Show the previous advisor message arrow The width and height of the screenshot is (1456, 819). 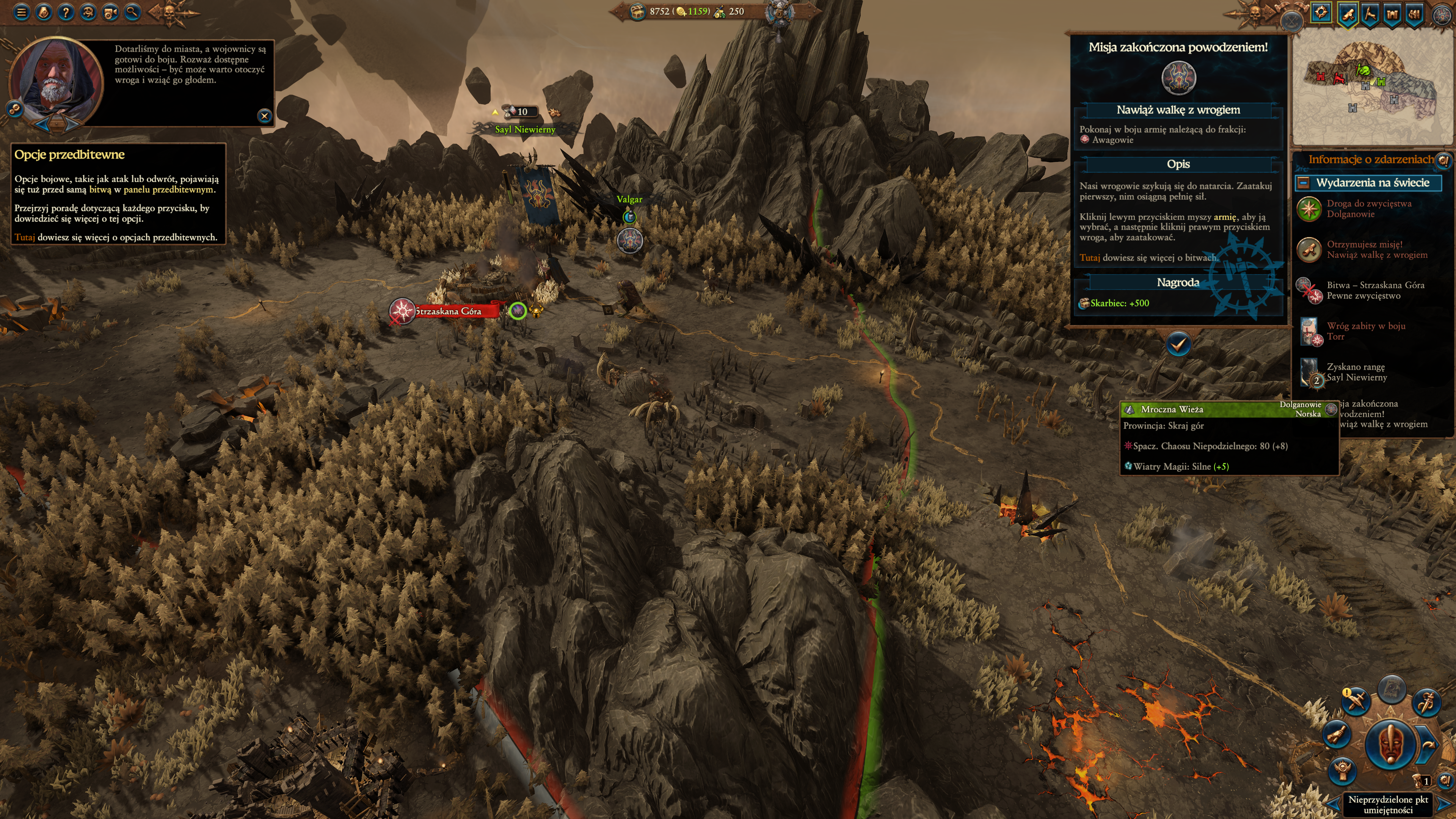click(42, 124)
